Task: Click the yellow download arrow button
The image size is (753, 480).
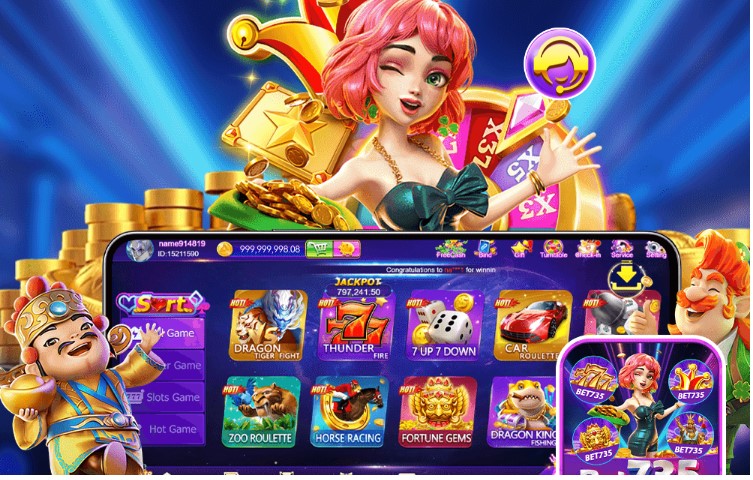Action: pyautogui.click(x=625, y=275)
